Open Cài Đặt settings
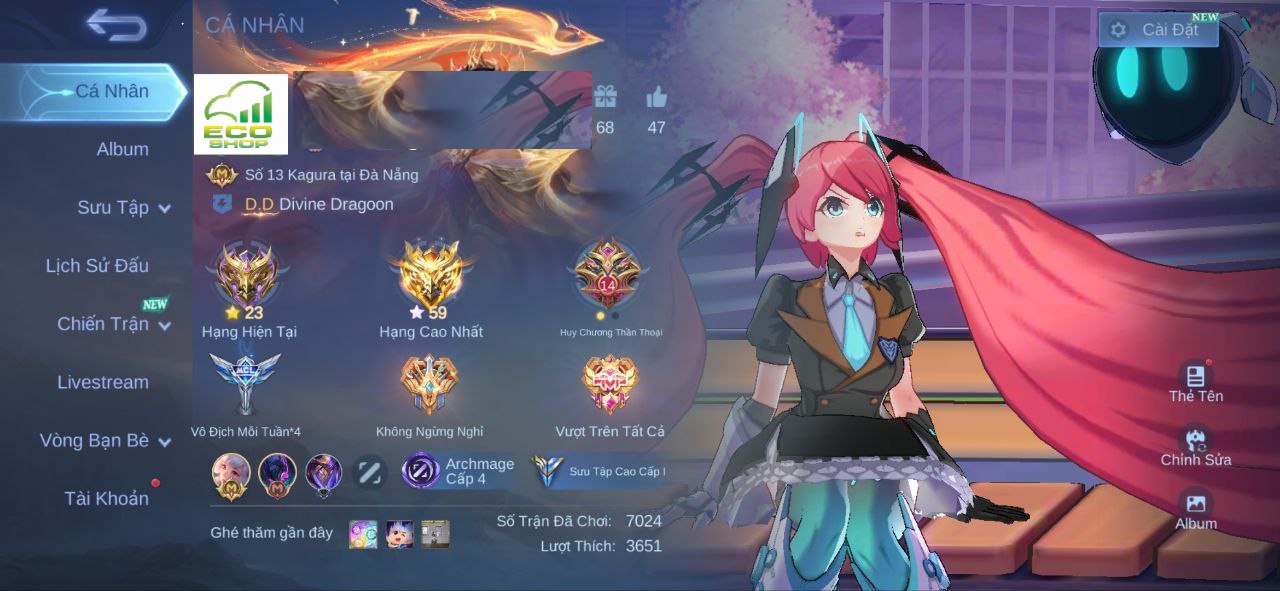 [1158, 29]
